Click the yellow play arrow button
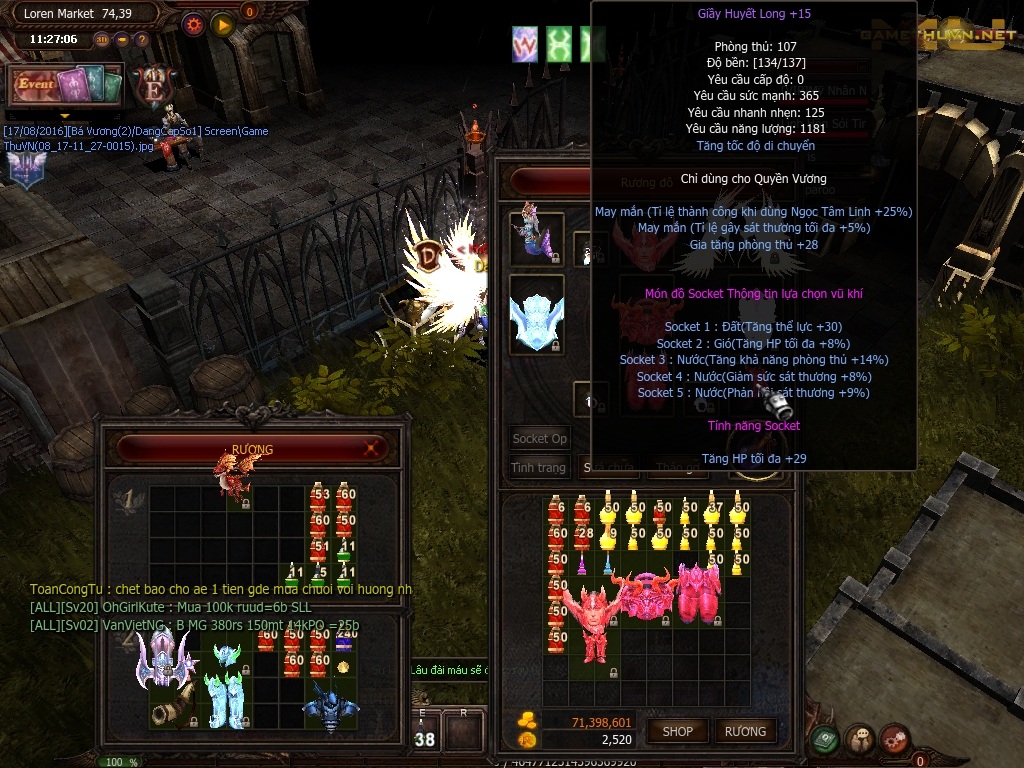 222,24
